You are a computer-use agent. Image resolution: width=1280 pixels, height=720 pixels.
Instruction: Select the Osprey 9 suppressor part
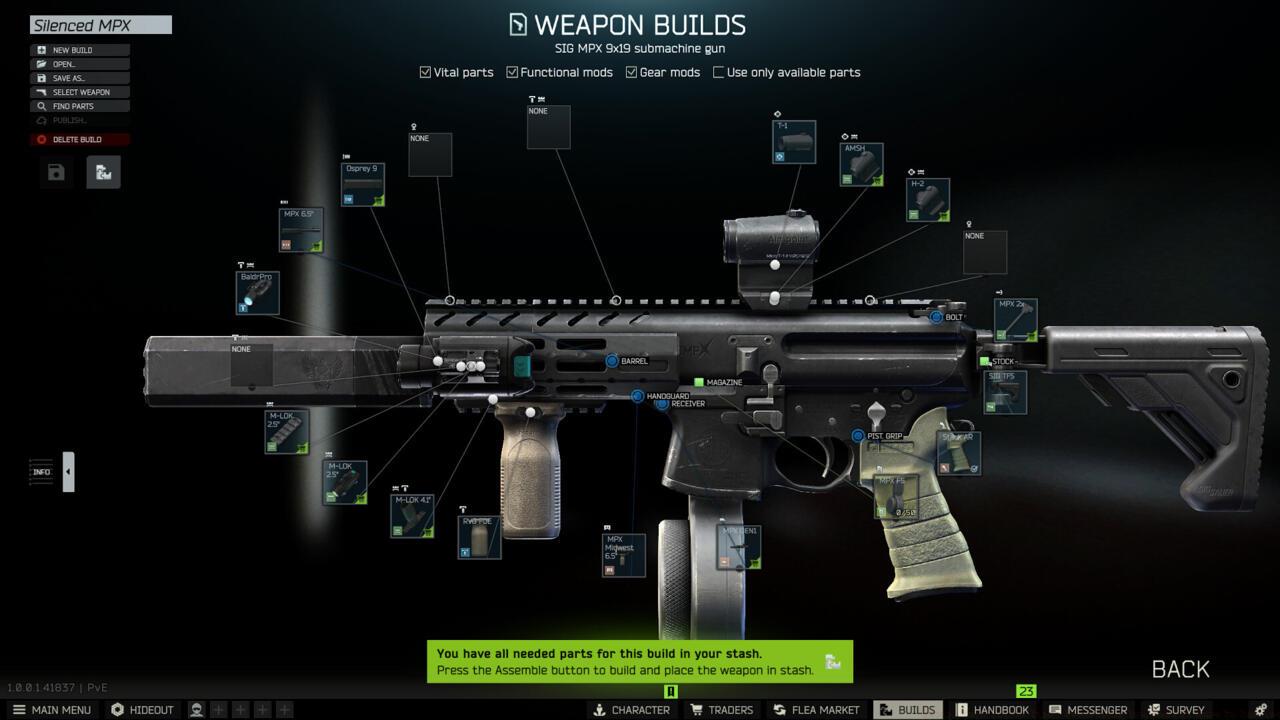[363, 185]
